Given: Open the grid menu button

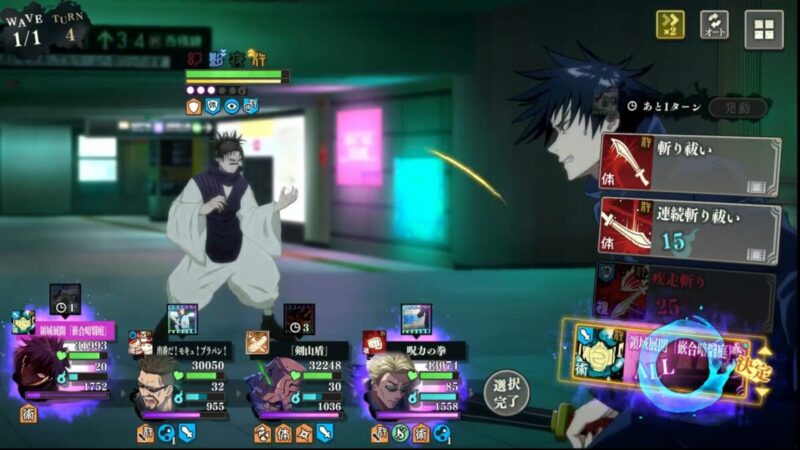Looking at the screenshot, I should click(x=763, y=29).
